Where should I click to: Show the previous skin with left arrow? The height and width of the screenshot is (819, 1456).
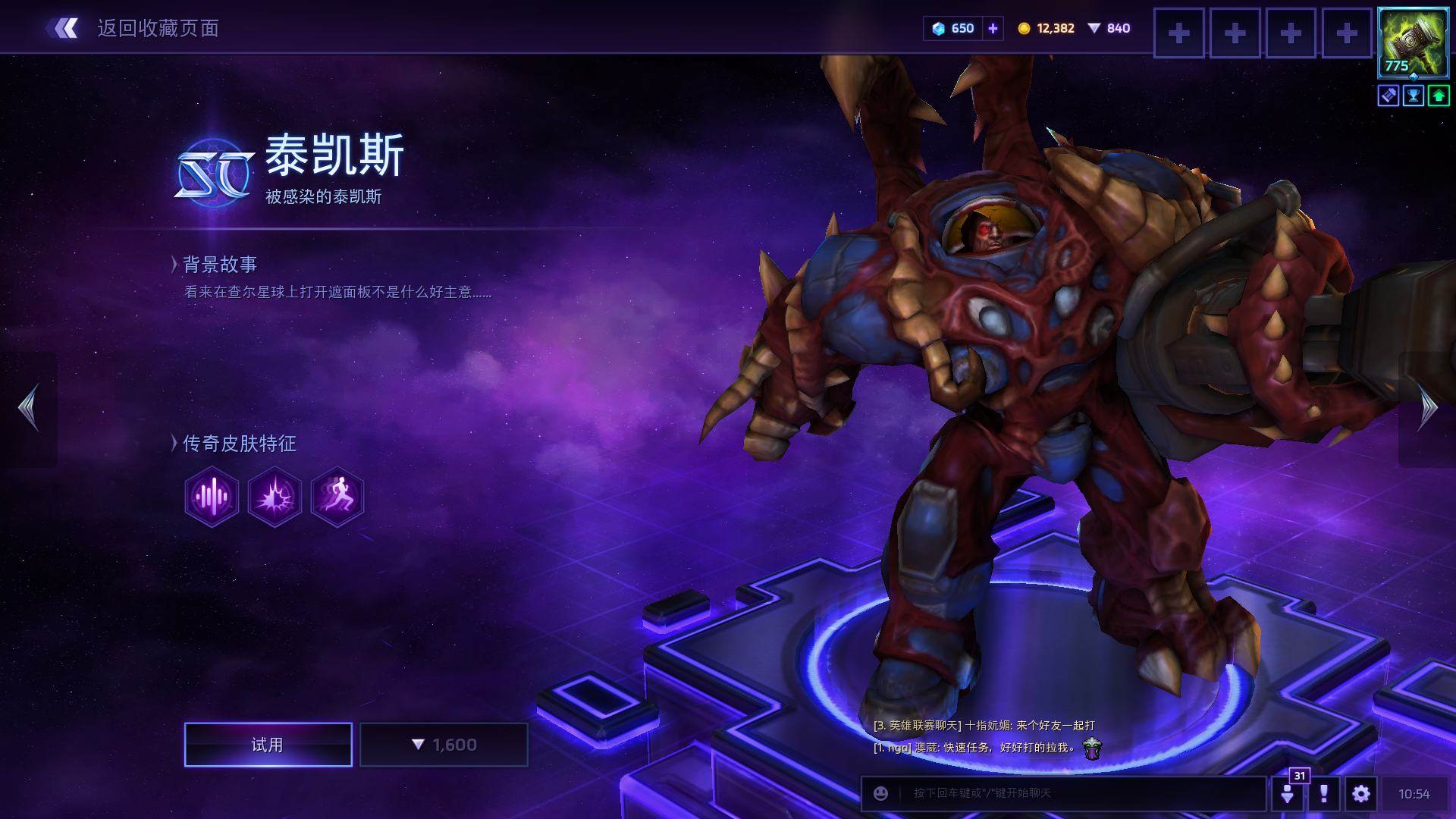[29, 408]
